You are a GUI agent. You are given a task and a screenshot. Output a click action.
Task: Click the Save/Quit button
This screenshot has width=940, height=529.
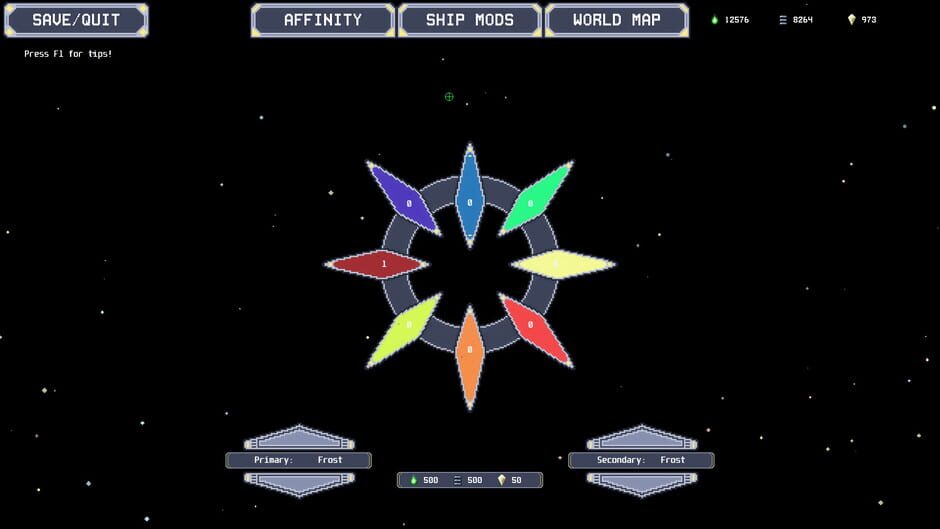pos(75,20)
